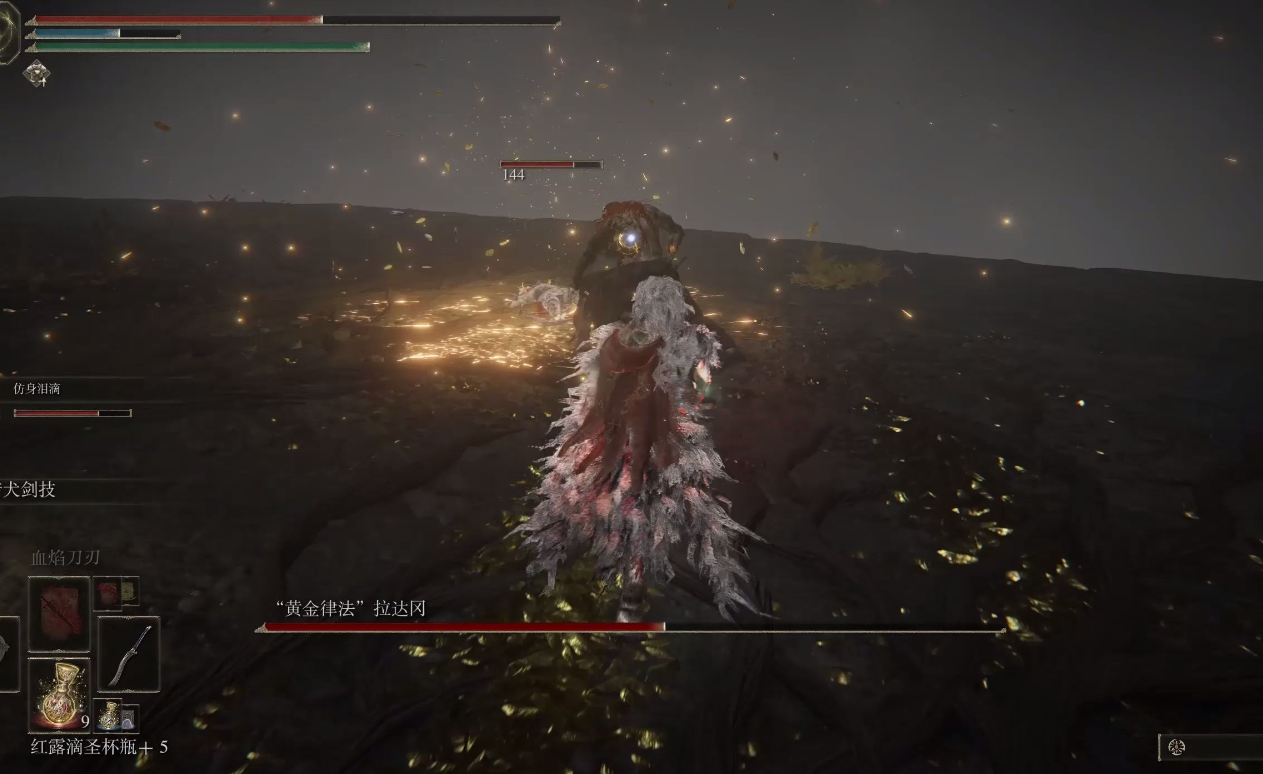
Task: Click the small cerulean flask icon
Action: click(109, 715)
